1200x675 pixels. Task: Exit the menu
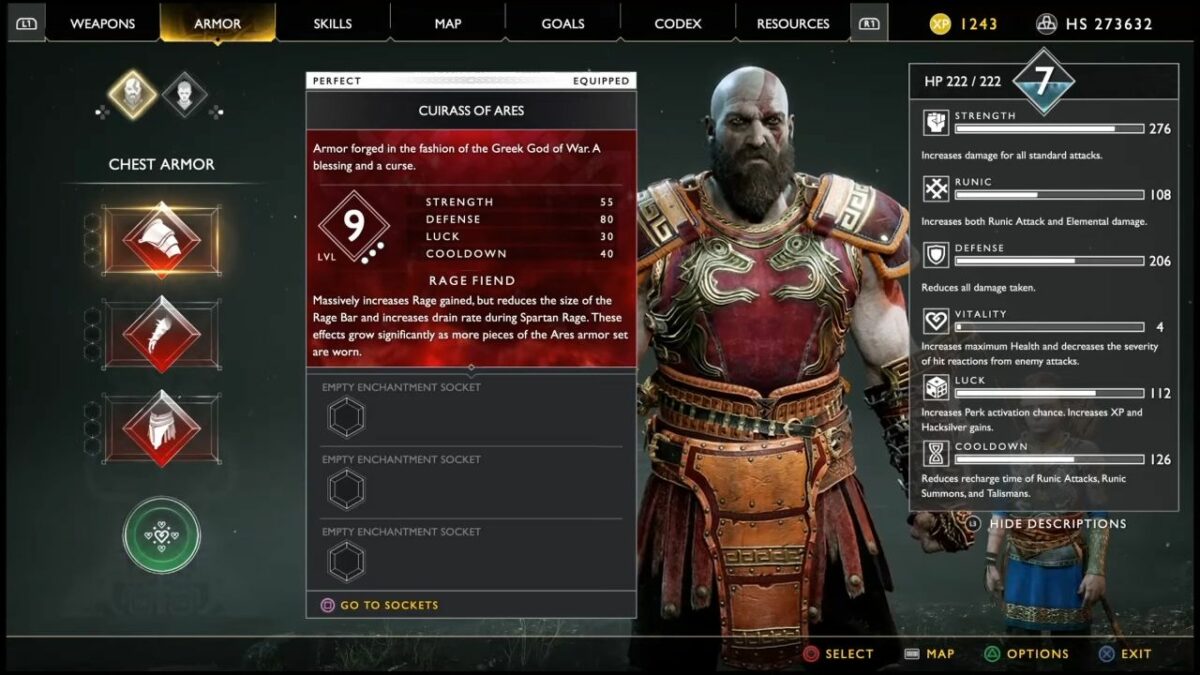tap(1135, 654)
